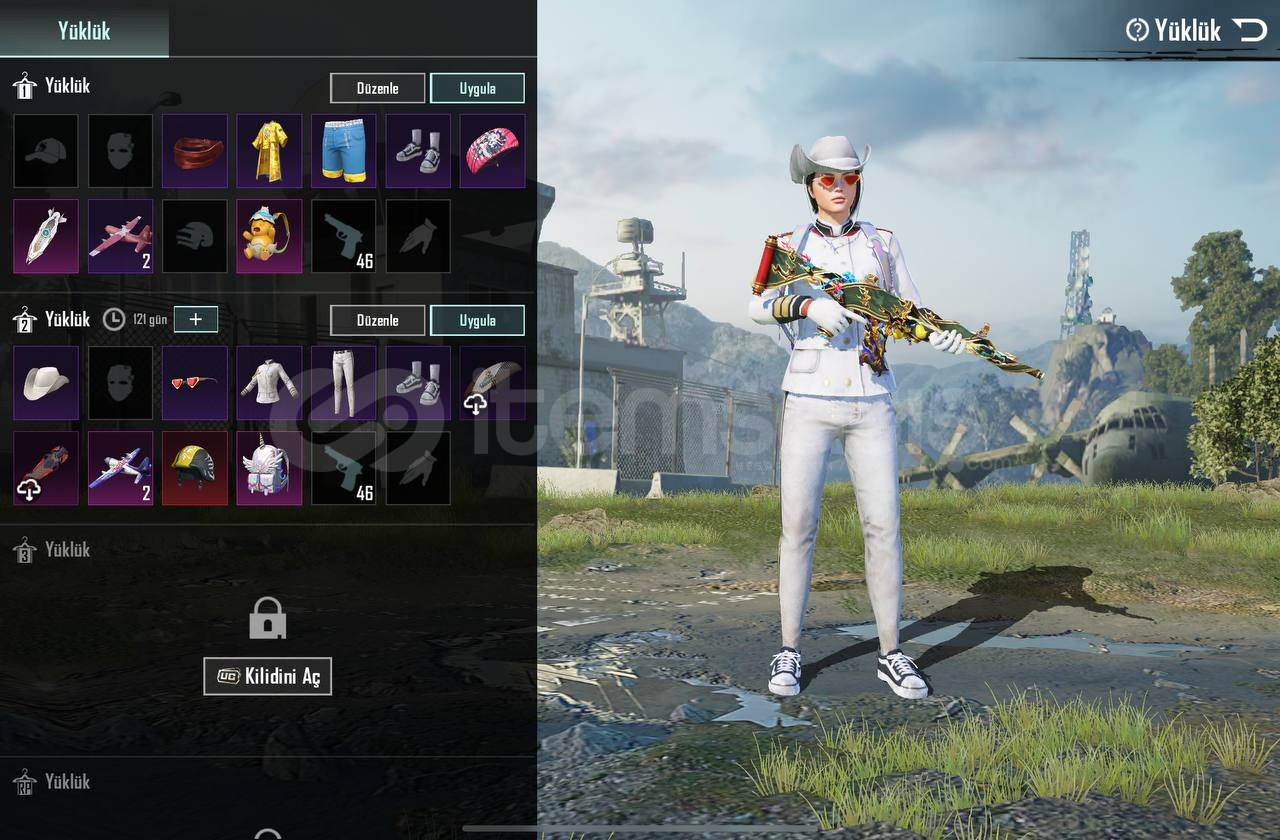Select the white cowboy hat slot
1280x840 pixels.
(x=46, y=383)
